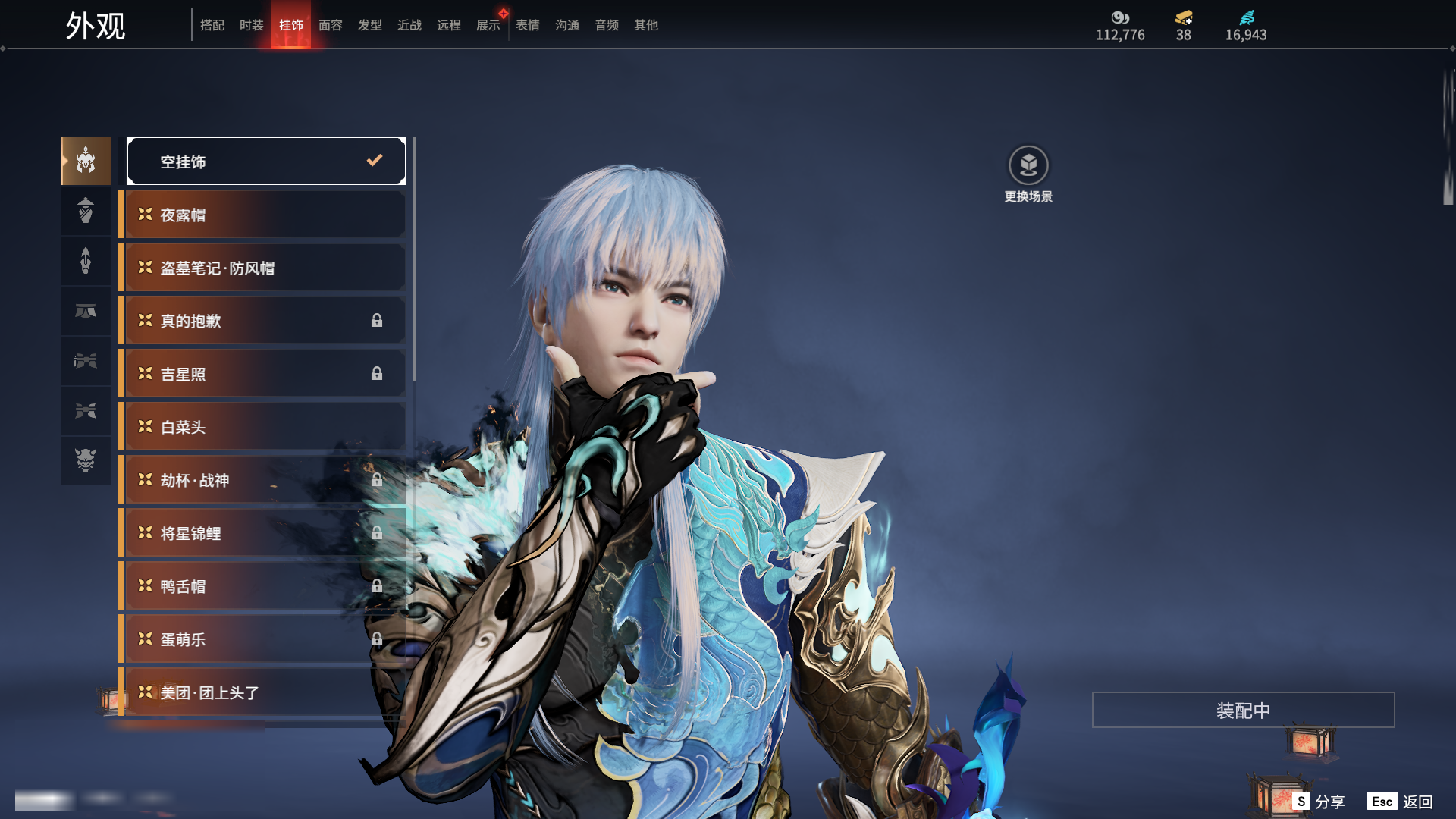Screen dimensions: 1456x819
Task: Switch to the 表情 tab
Action: (527, 25)
